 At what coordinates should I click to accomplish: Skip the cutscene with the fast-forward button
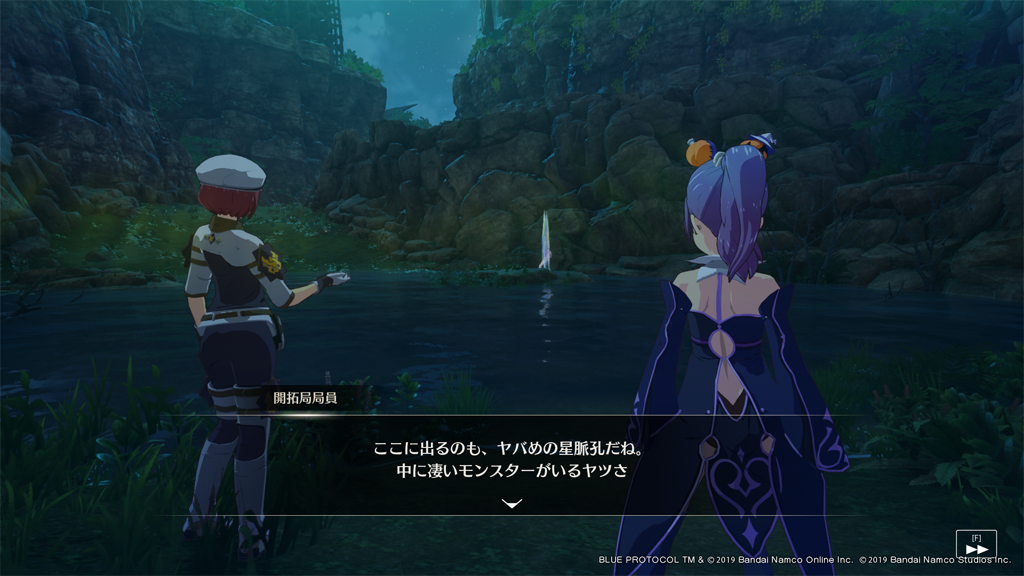(976, 548)
